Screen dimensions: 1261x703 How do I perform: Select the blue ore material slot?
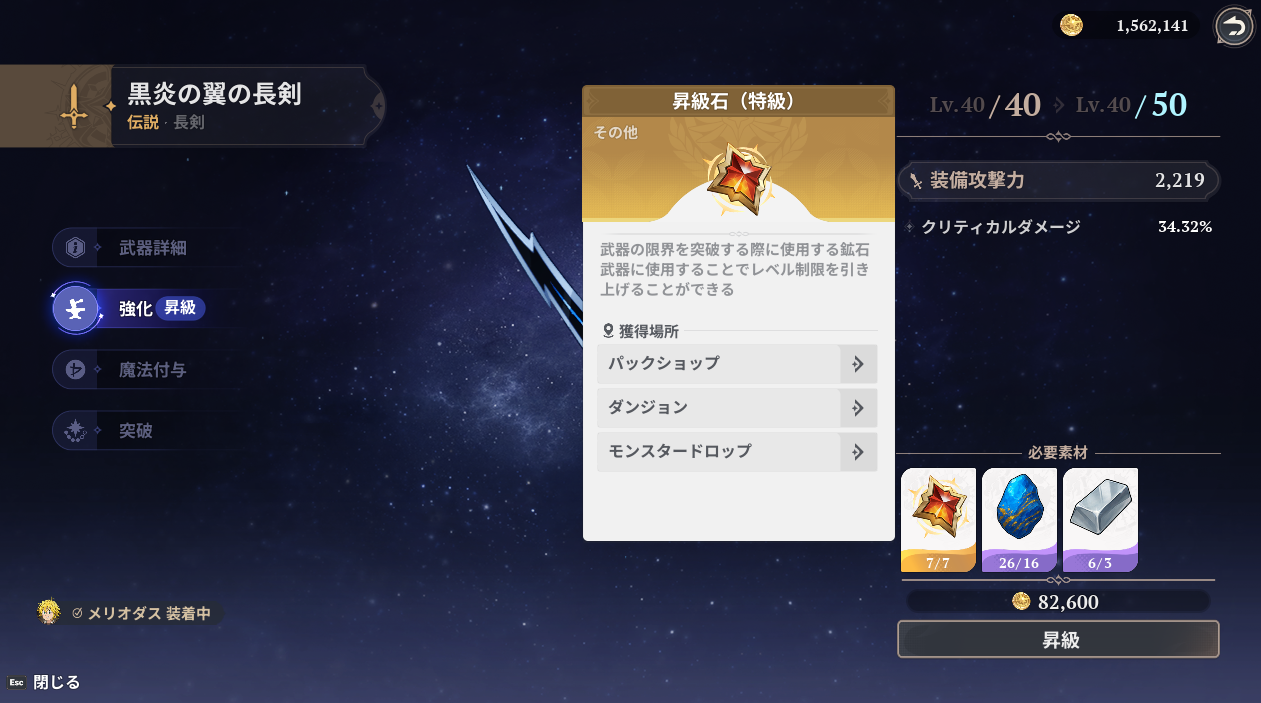click(x=1019, y=519)
